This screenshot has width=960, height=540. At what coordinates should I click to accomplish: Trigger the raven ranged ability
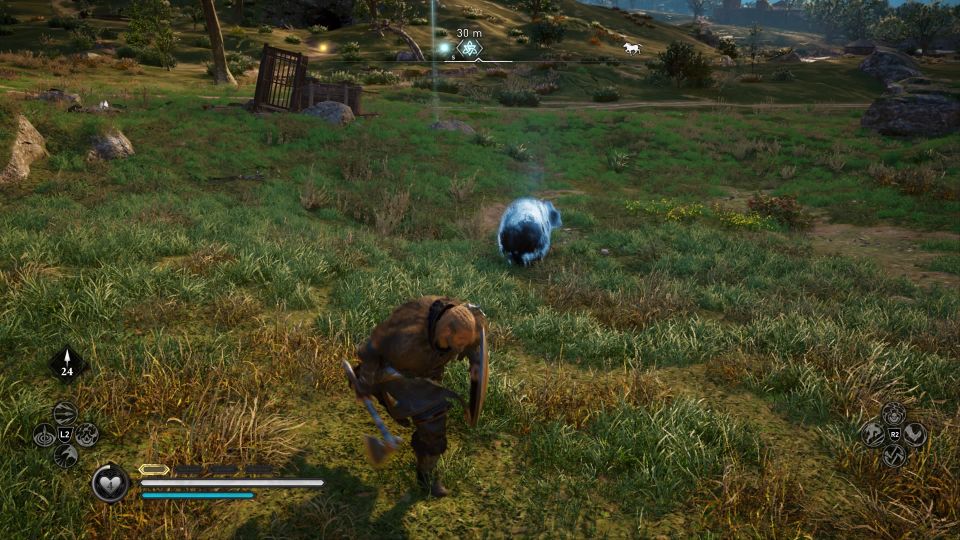pos(65,456)
